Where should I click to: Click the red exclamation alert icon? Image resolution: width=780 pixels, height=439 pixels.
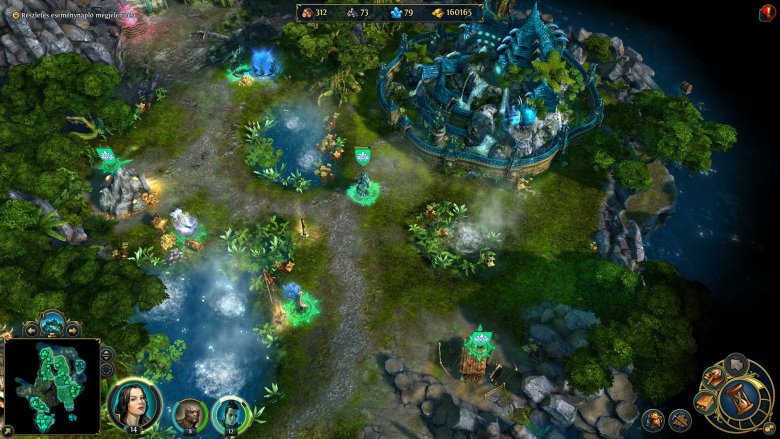click(x=768, y=12)
